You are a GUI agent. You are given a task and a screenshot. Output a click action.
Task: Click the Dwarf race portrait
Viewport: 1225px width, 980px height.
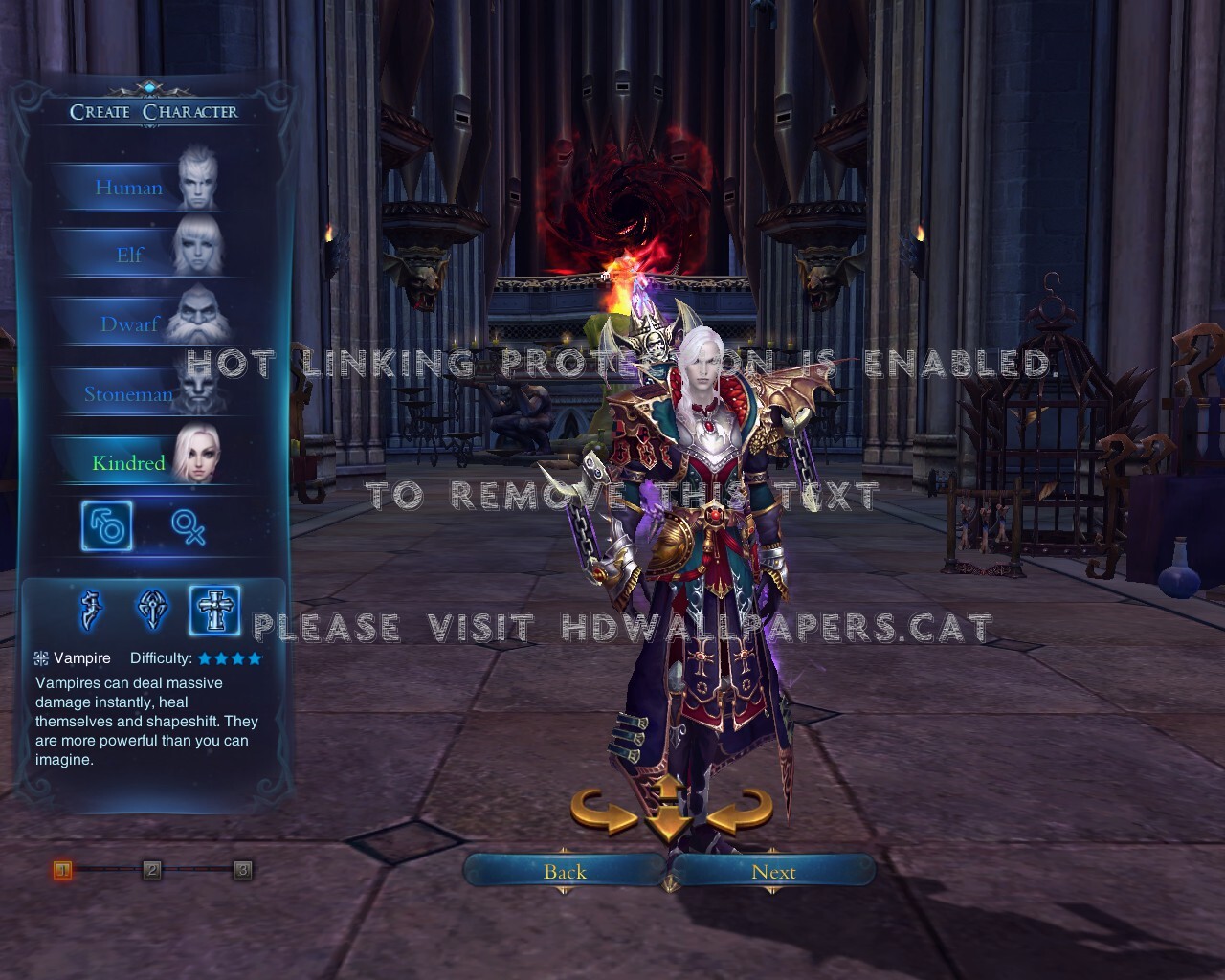coord(199,314)
